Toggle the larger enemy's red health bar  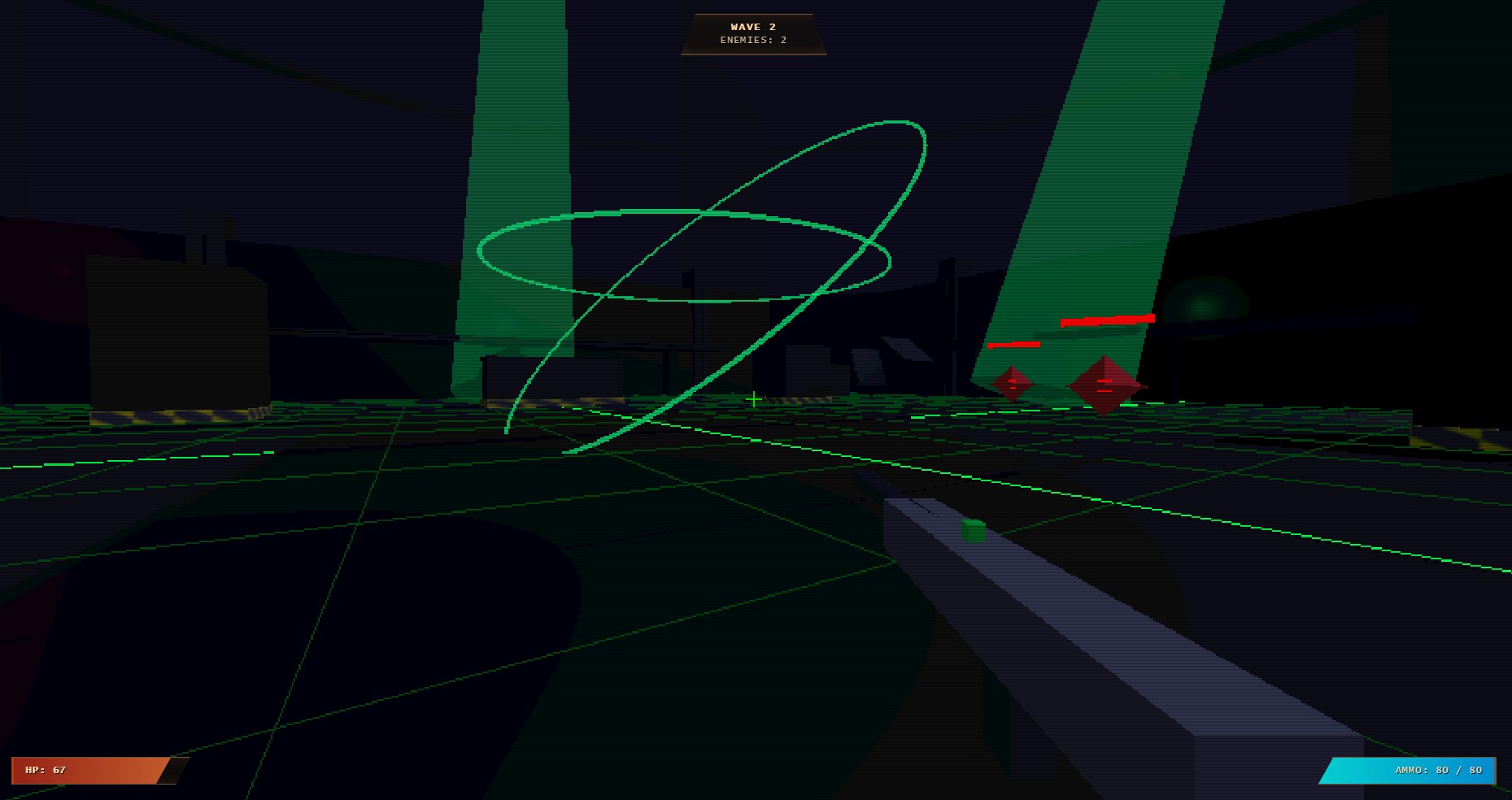point(1106,319)
